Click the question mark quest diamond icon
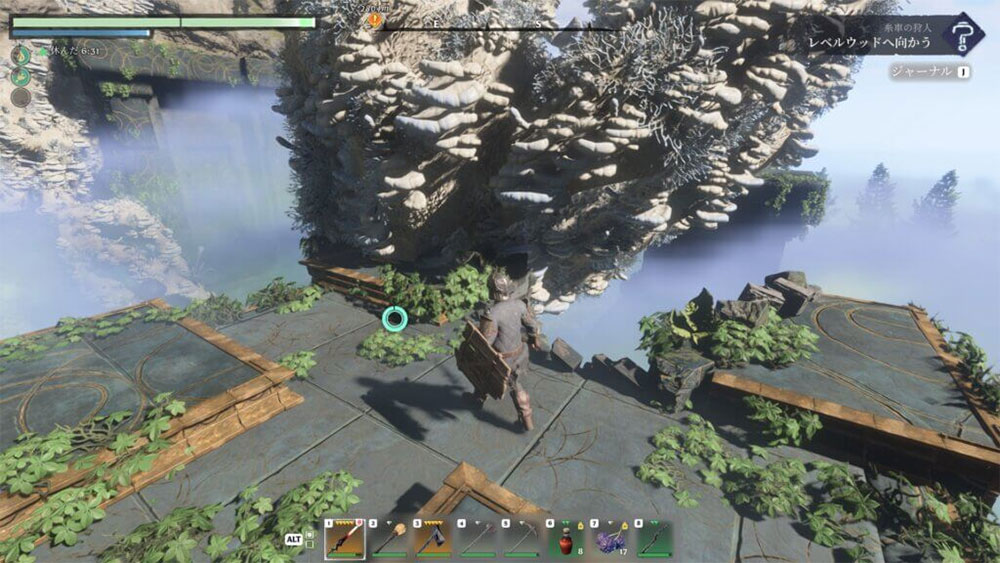This screenshot has height=563, width=1000. (x=964, y=35)
